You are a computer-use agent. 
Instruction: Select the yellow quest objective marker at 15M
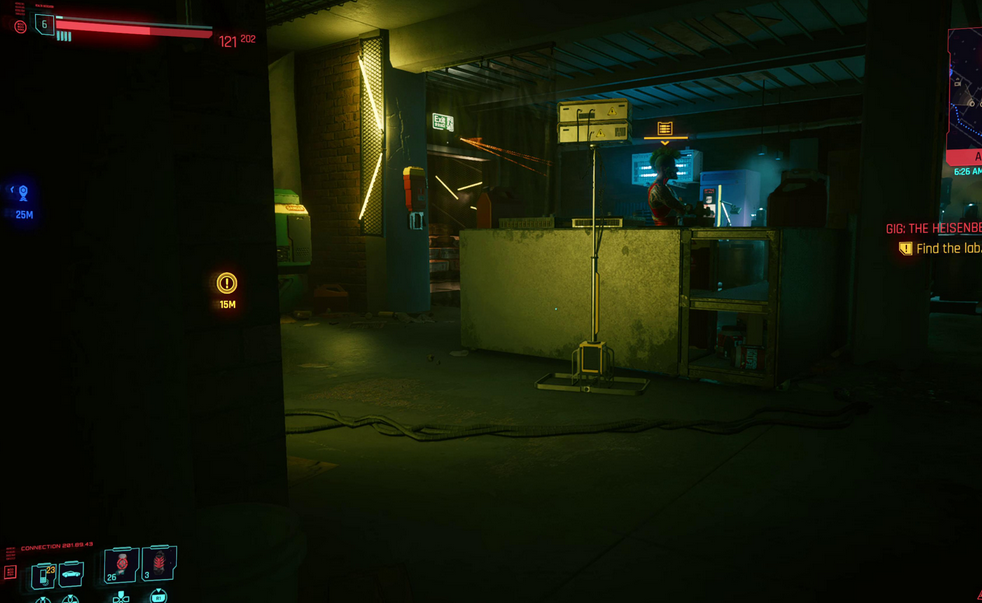(x=227, y=283)
